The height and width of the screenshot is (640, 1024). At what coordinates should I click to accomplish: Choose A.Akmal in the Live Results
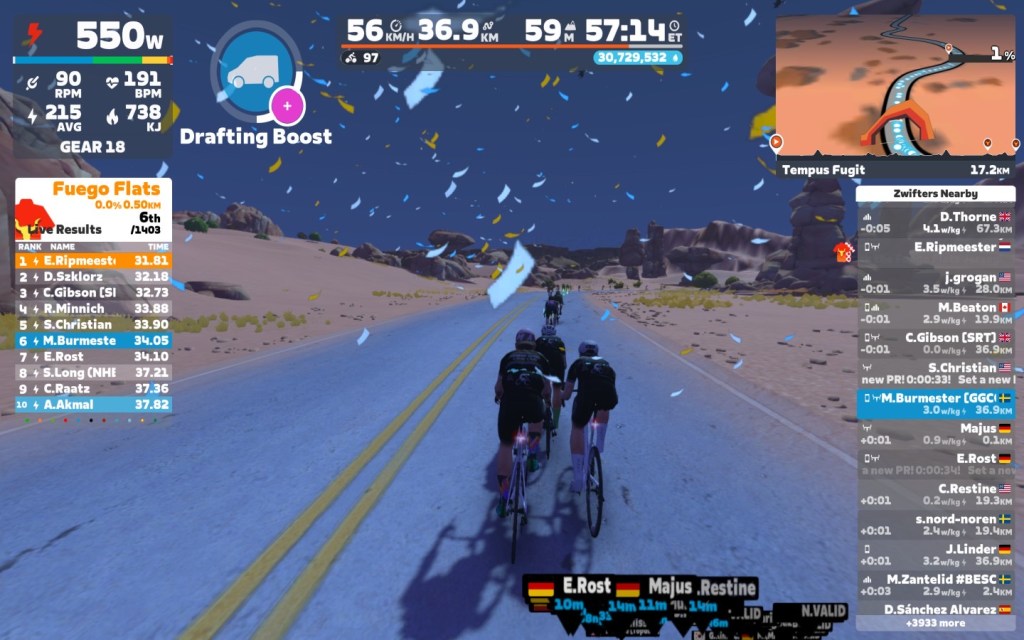coord(93,404)
